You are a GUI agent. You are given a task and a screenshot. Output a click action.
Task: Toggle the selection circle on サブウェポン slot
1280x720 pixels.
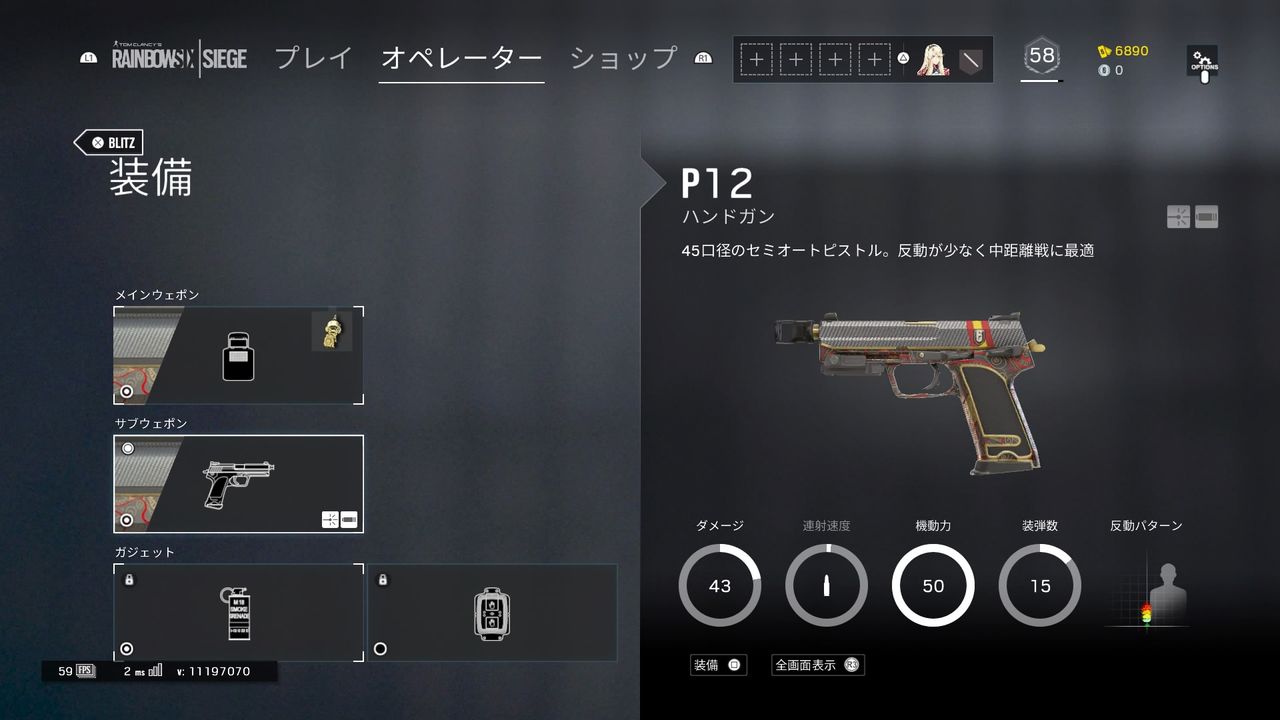point(126,521)
